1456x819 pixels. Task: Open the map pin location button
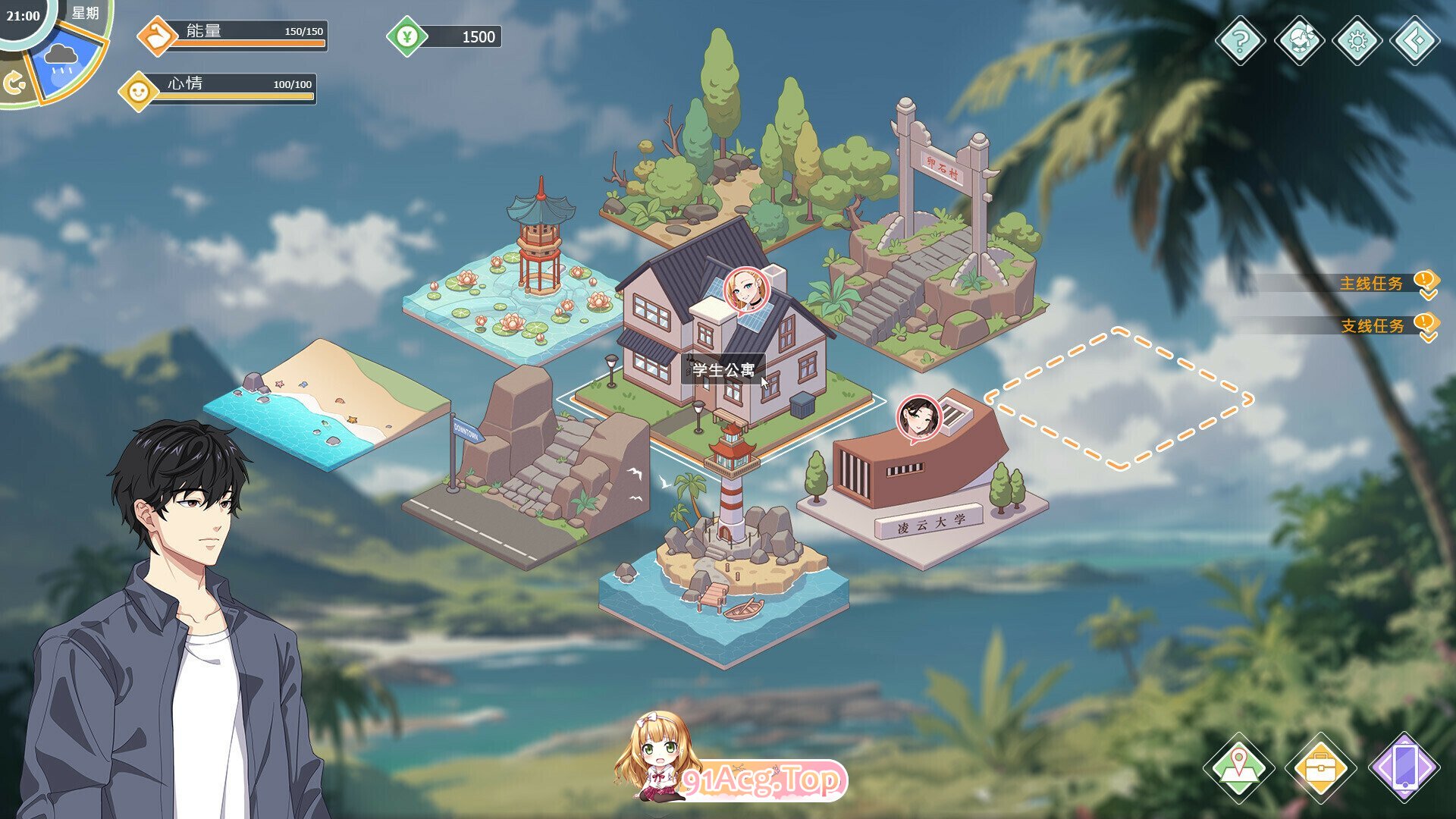click(1239, 767)
